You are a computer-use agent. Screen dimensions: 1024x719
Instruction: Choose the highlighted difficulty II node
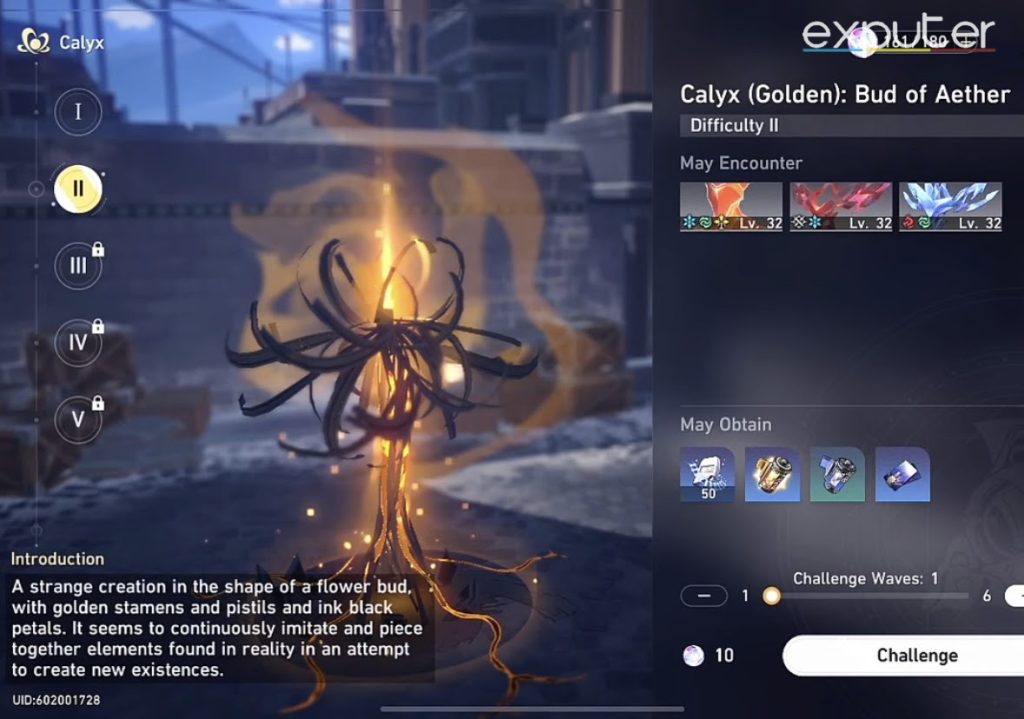78,188
